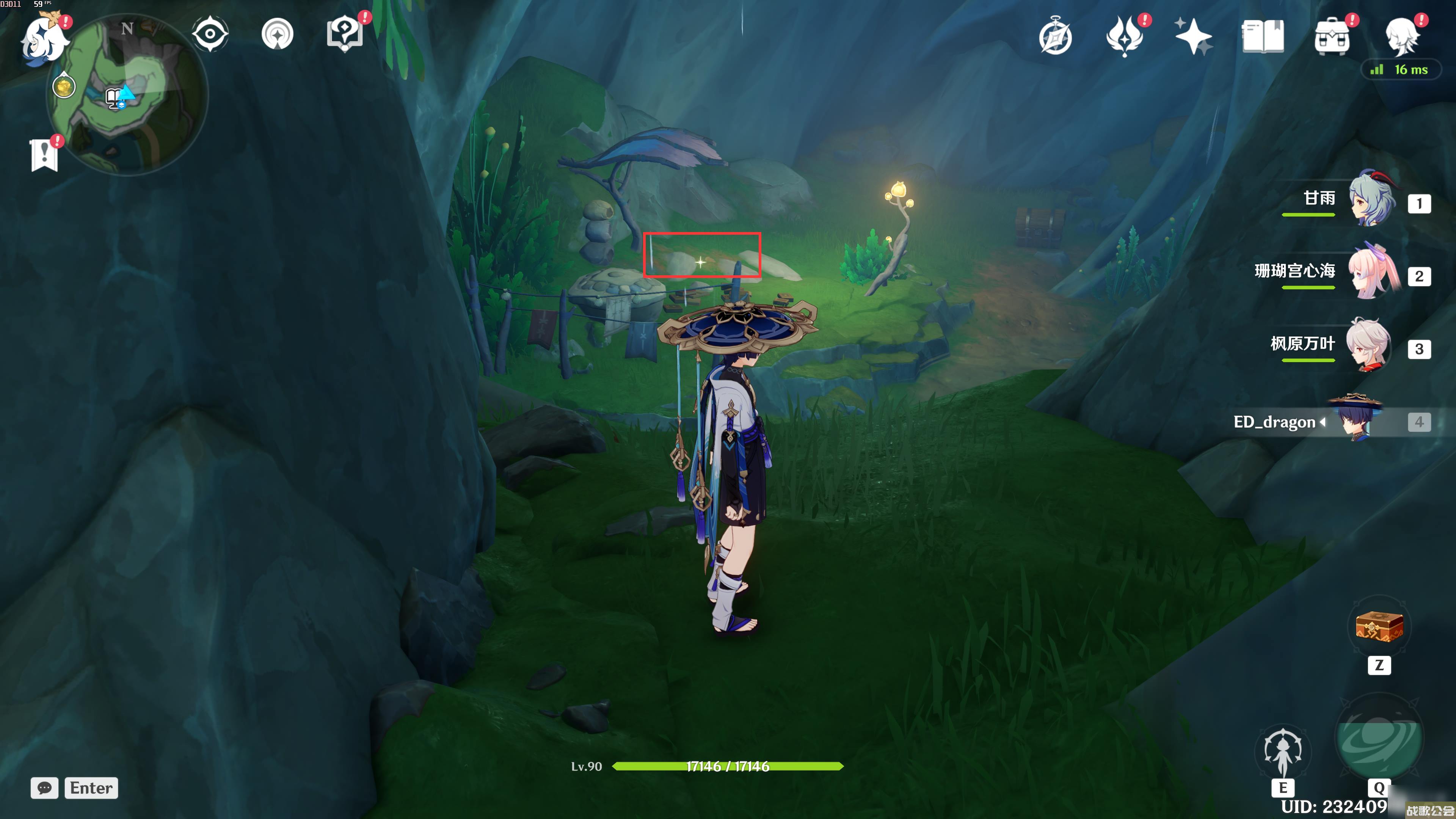Select active character ED_dragon slot
The height and width of the screenshot is (819, 1456).
pos(1357,421)
